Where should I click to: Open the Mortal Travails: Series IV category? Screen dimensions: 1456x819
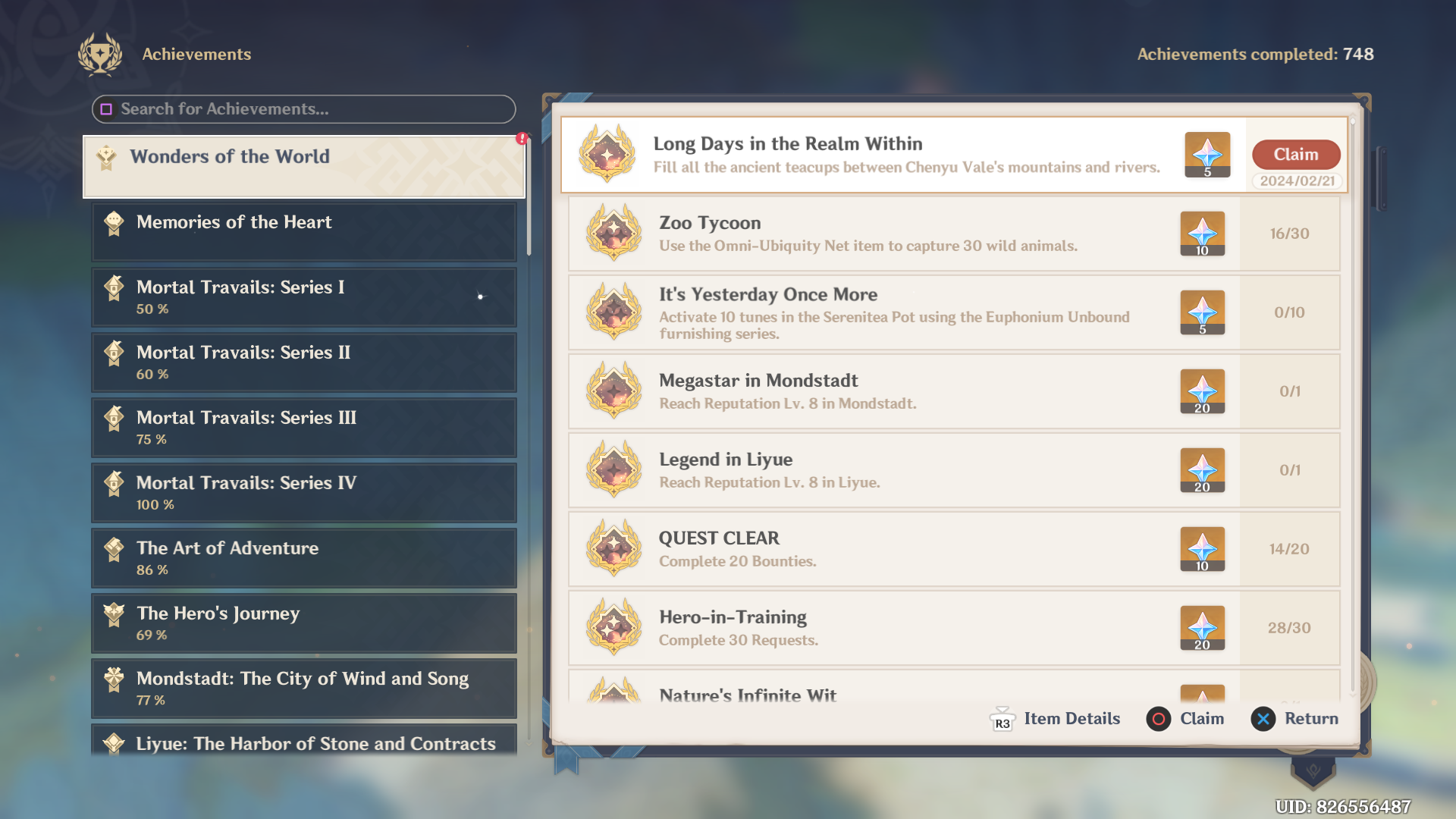tap(303, 492)
